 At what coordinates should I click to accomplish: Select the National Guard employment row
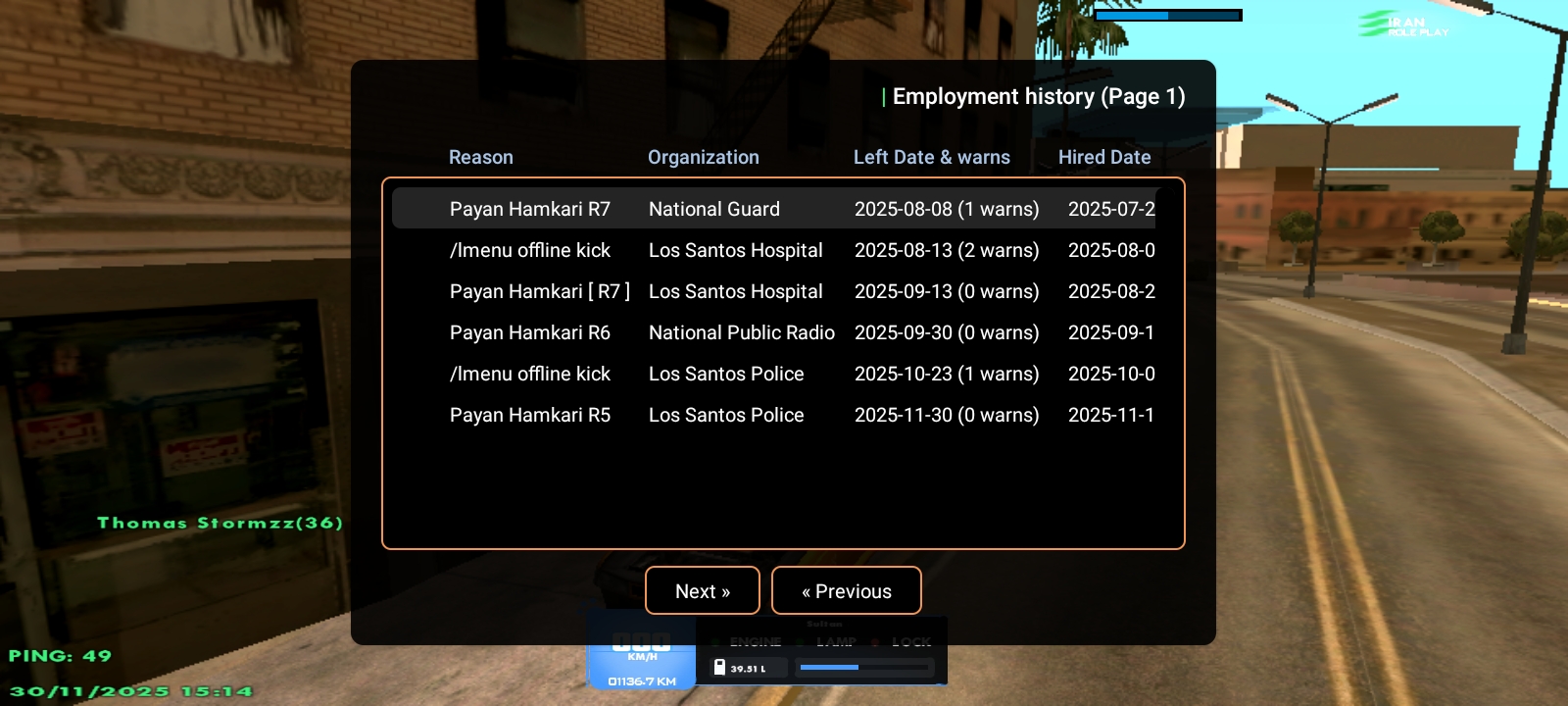774,209
